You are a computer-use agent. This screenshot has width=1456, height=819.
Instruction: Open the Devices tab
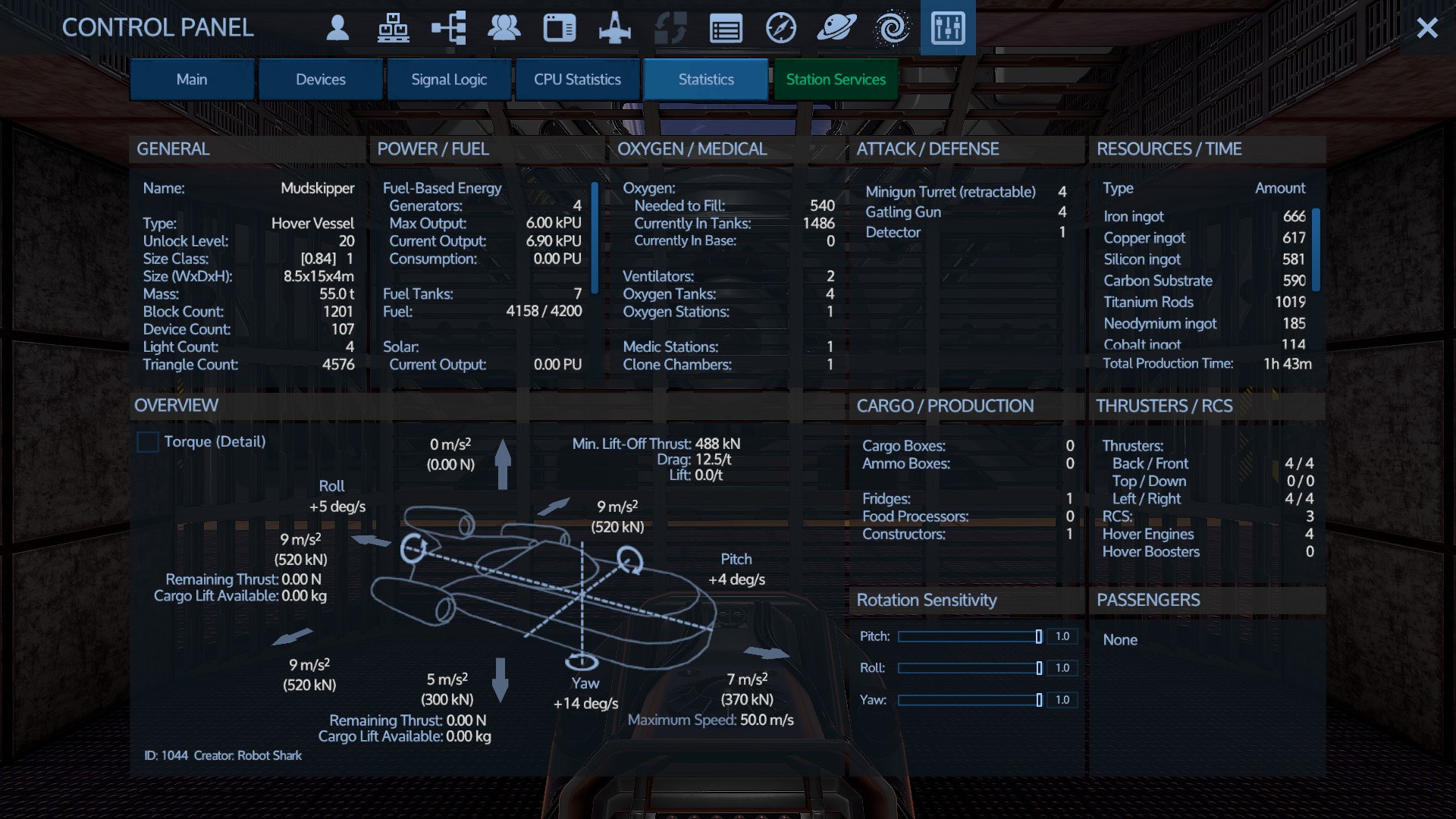click(x=321, y=80)
